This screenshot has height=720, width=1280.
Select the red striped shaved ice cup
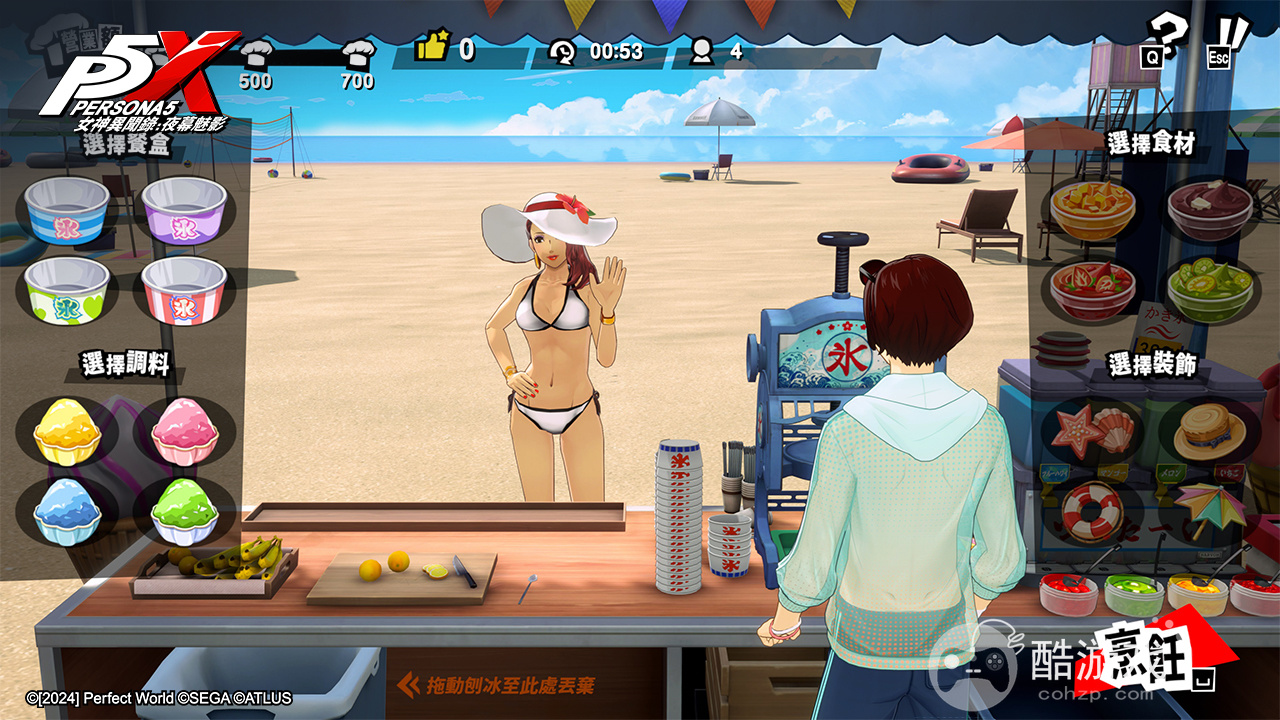(x=184, y=290)
